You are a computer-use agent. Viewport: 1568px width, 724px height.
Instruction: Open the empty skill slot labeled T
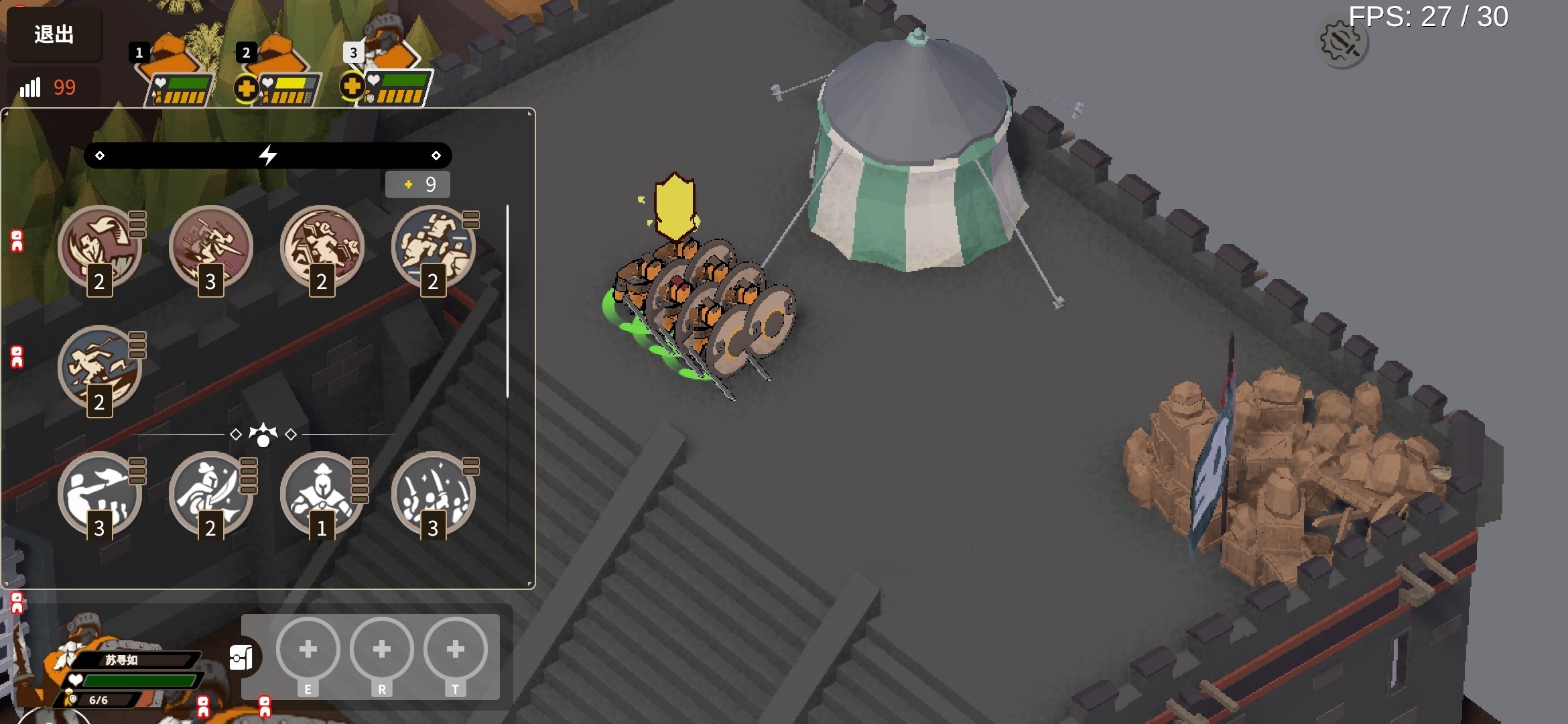pos(456,650)
